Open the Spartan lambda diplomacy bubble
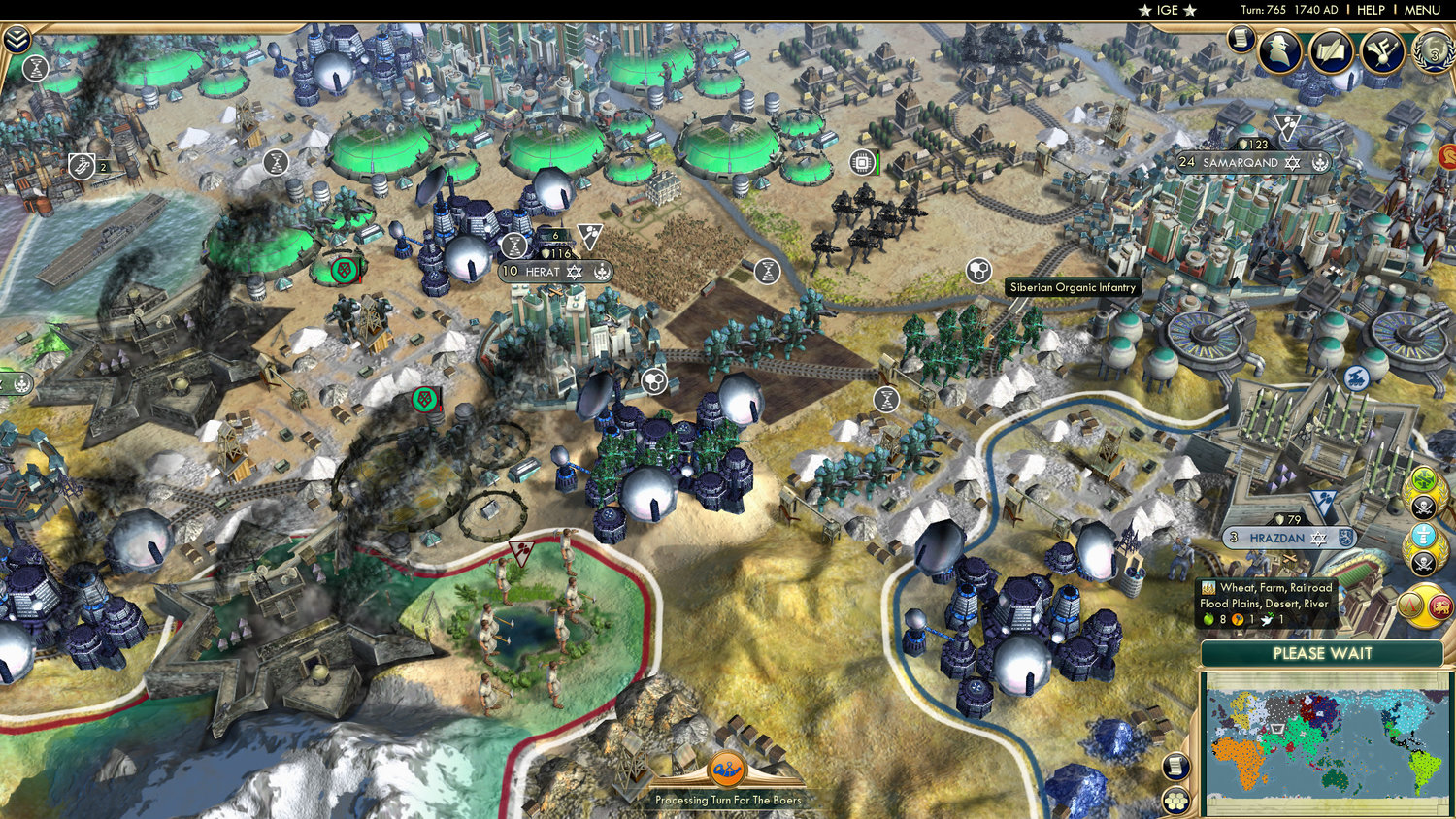 tap(1409, 605)
